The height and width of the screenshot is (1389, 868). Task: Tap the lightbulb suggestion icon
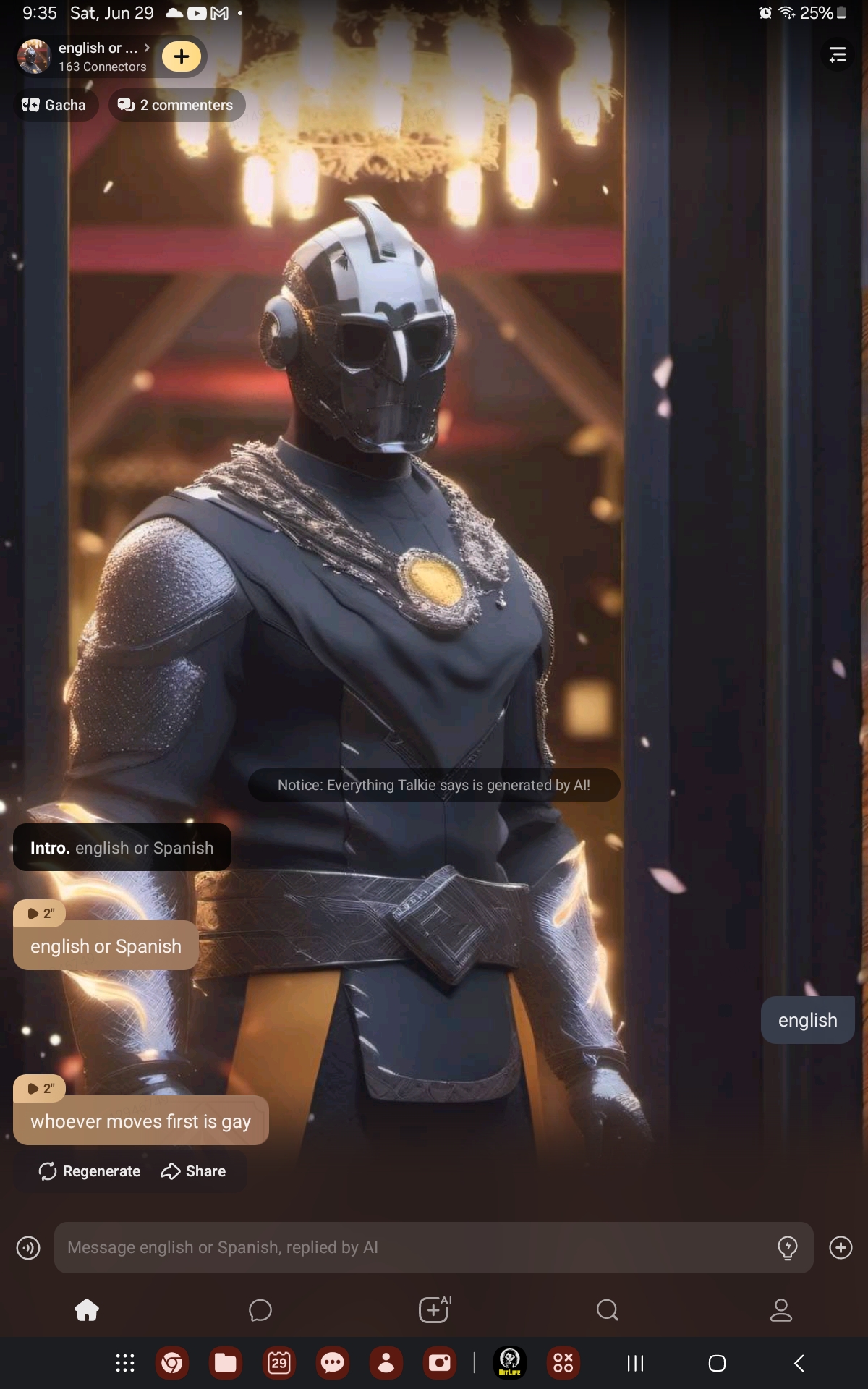[787, 1247]
